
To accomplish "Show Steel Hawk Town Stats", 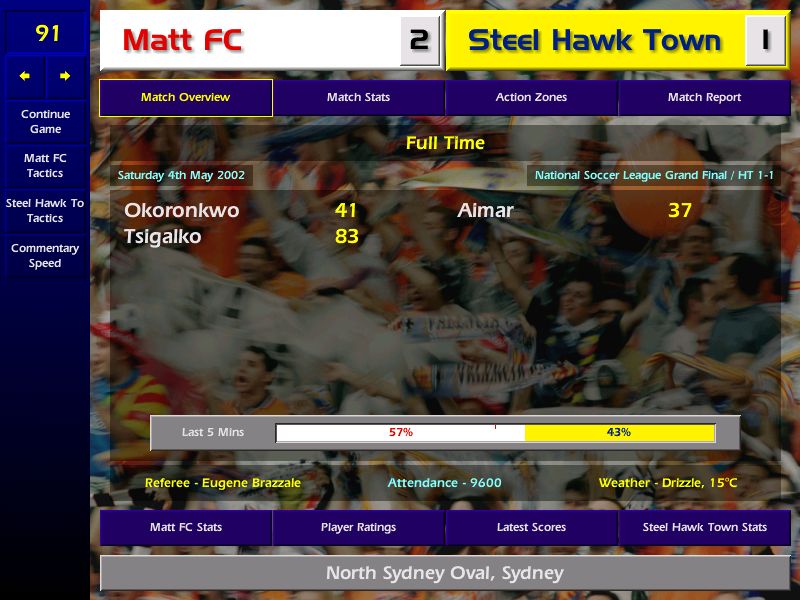I will [x=704, y=527].
